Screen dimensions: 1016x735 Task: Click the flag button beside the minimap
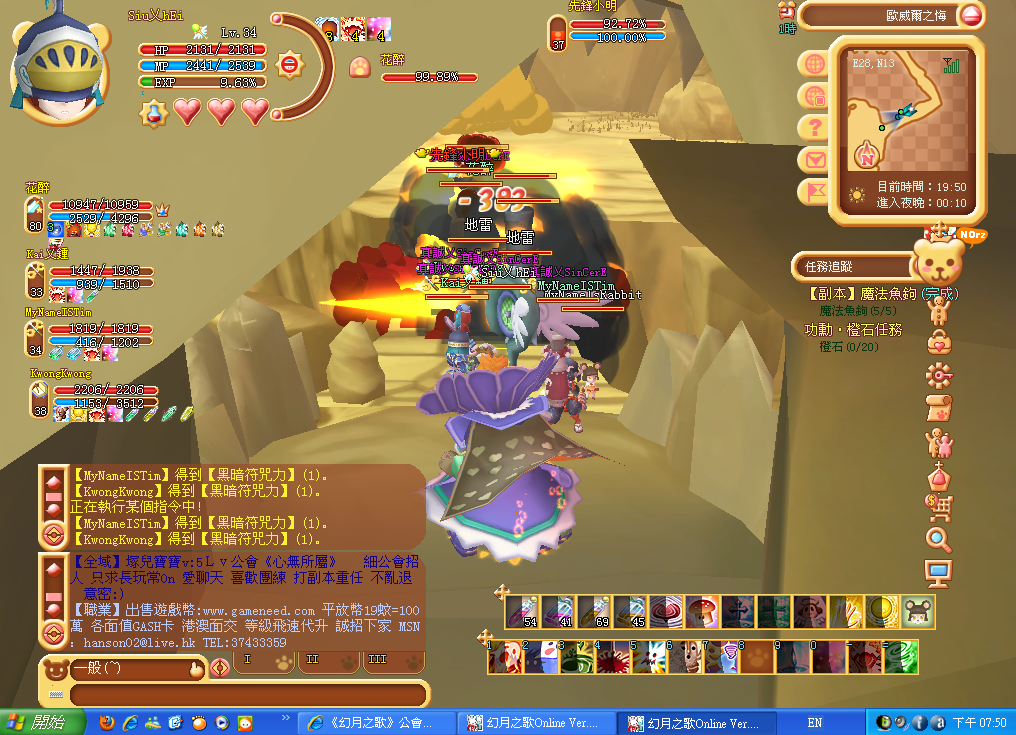coord(815,191)
